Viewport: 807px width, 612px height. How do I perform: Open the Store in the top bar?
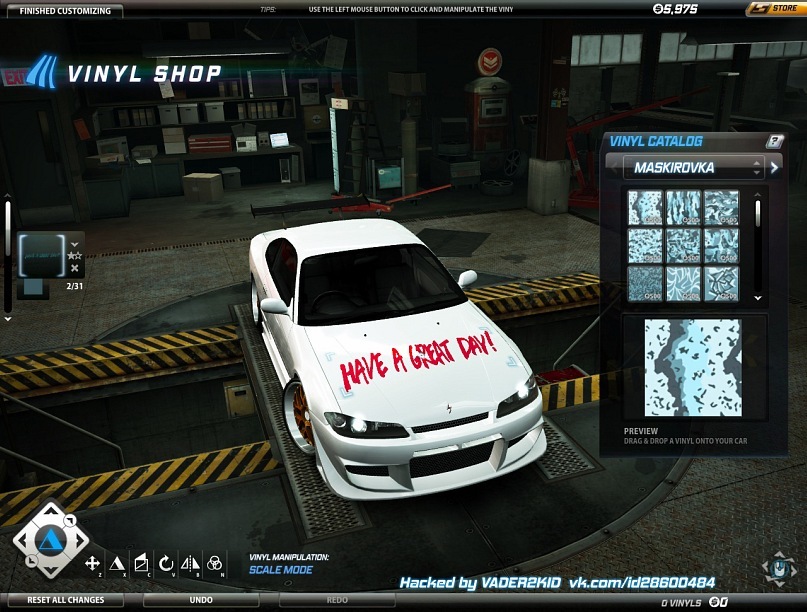773,10
